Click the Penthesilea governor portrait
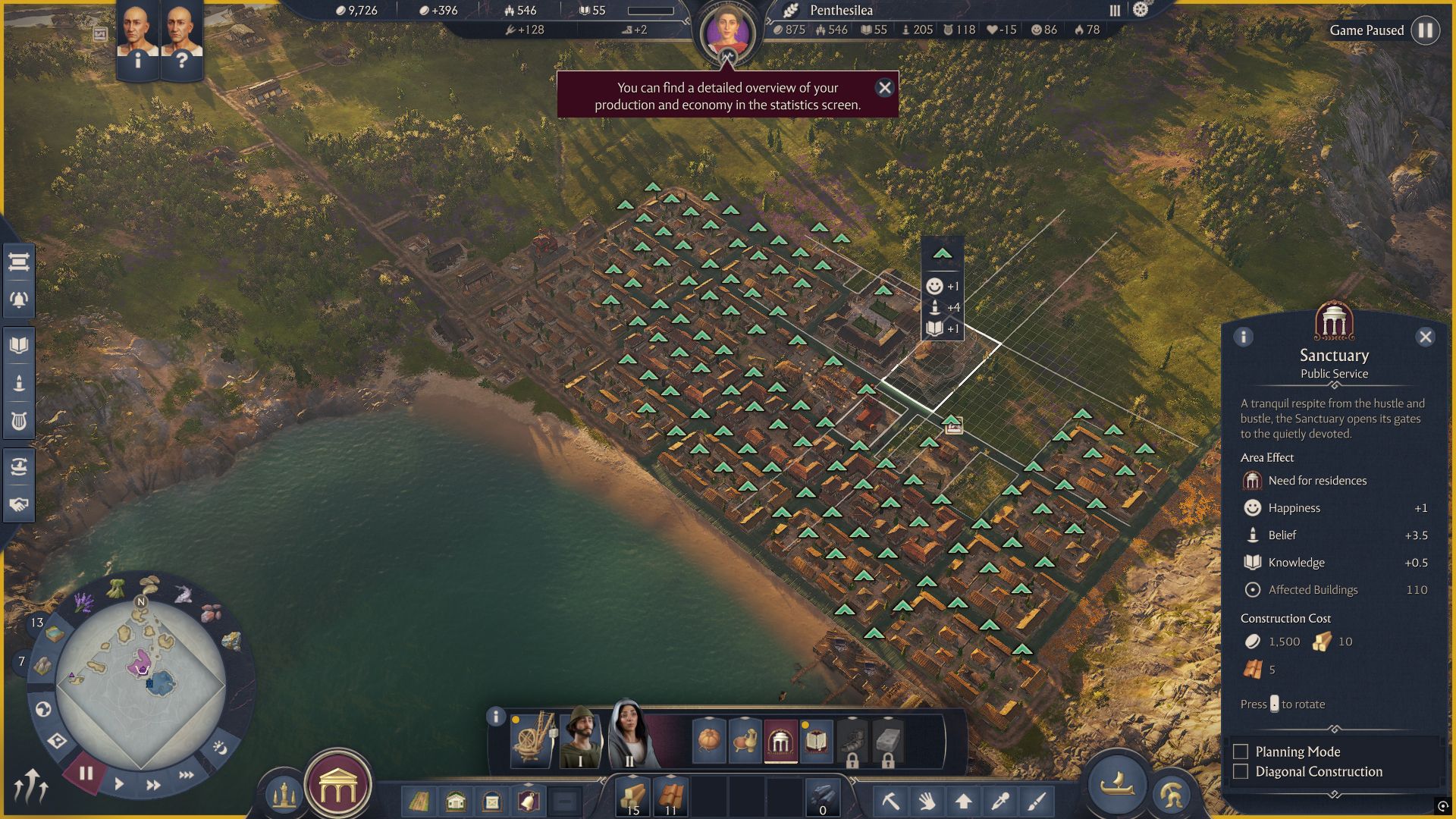This screenshot has height=819, width=1456. tap(727, 34)
